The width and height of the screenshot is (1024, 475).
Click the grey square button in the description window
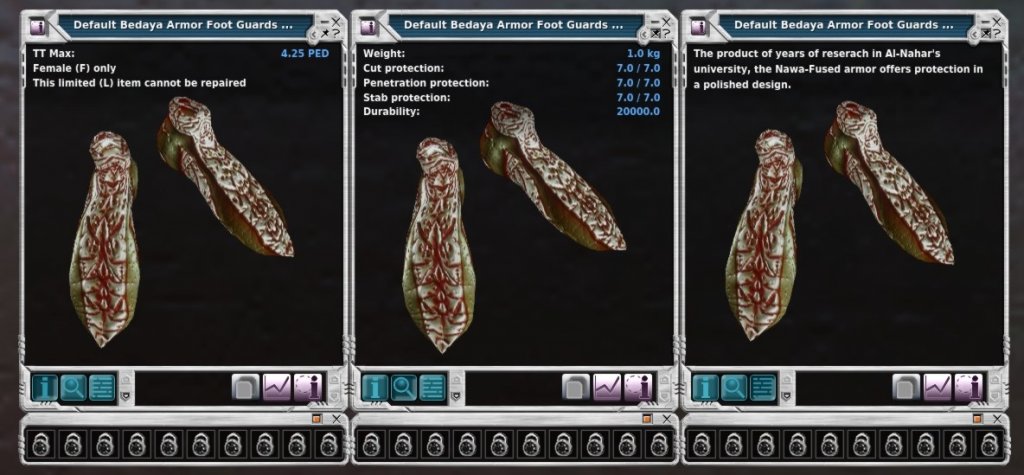[x=906, y=387]
